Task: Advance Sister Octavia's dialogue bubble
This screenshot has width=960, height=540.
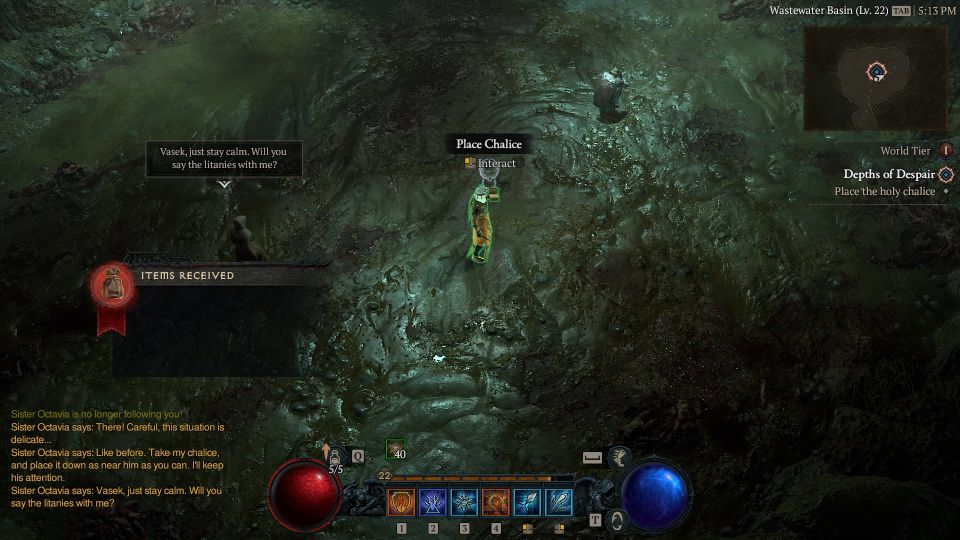Action: 224,158
